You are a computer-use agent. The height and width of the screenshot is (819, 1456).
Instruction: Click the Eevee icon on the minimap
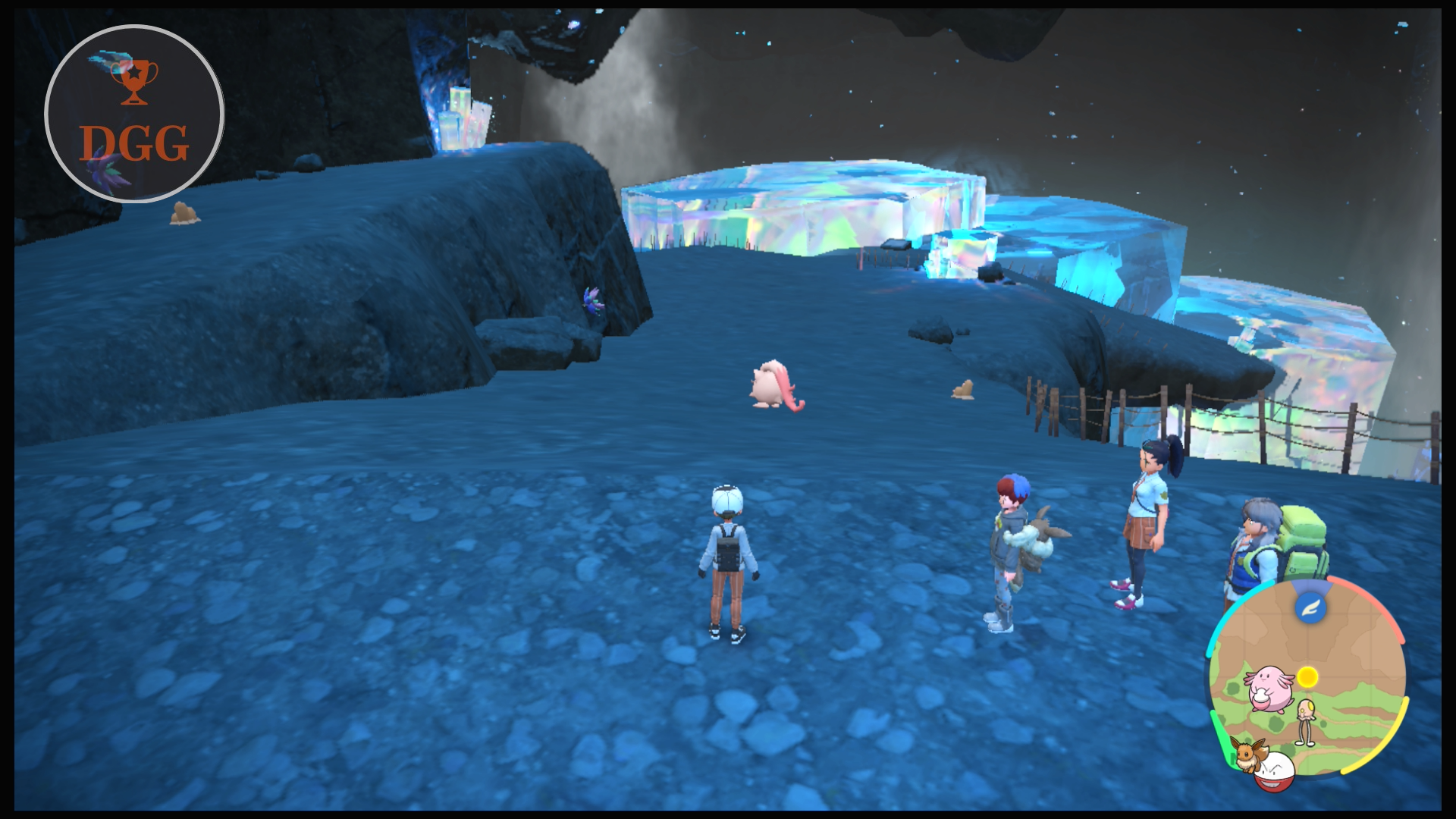[1247, 754]
